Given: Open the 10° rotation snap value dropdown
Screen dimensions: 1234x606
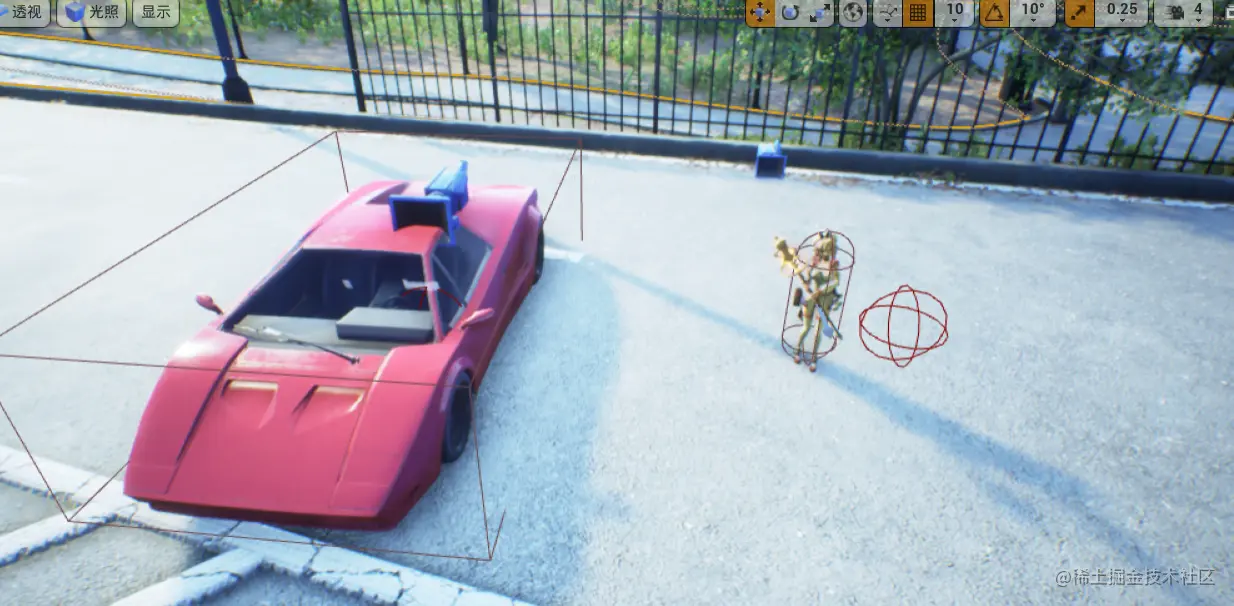Looking at the screenshot, I should [1032, 12].
